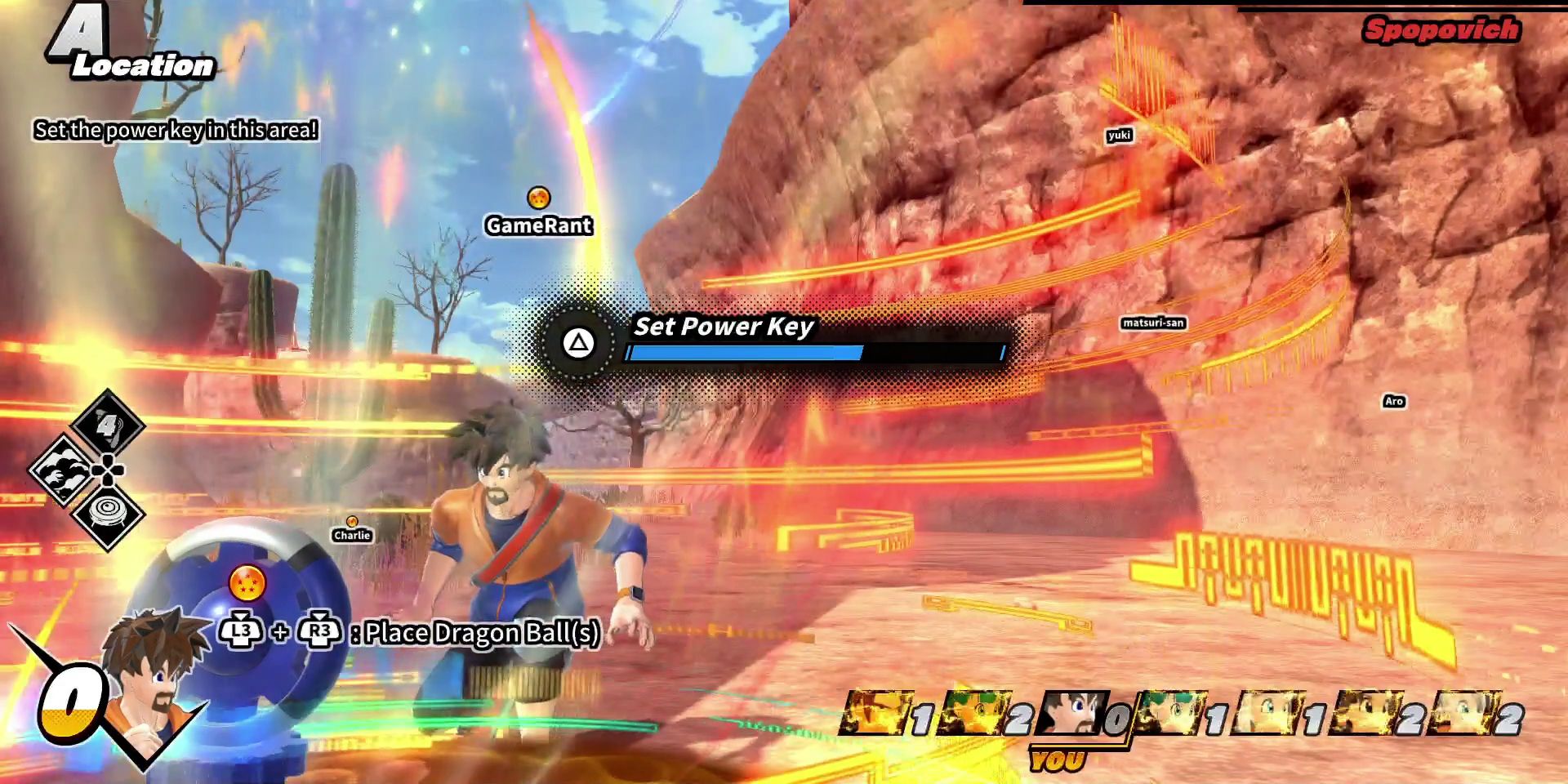Viewport: 1568px width, 784px height.
Task: Open the YOU label under your portrait
Action: [1058, 759]
